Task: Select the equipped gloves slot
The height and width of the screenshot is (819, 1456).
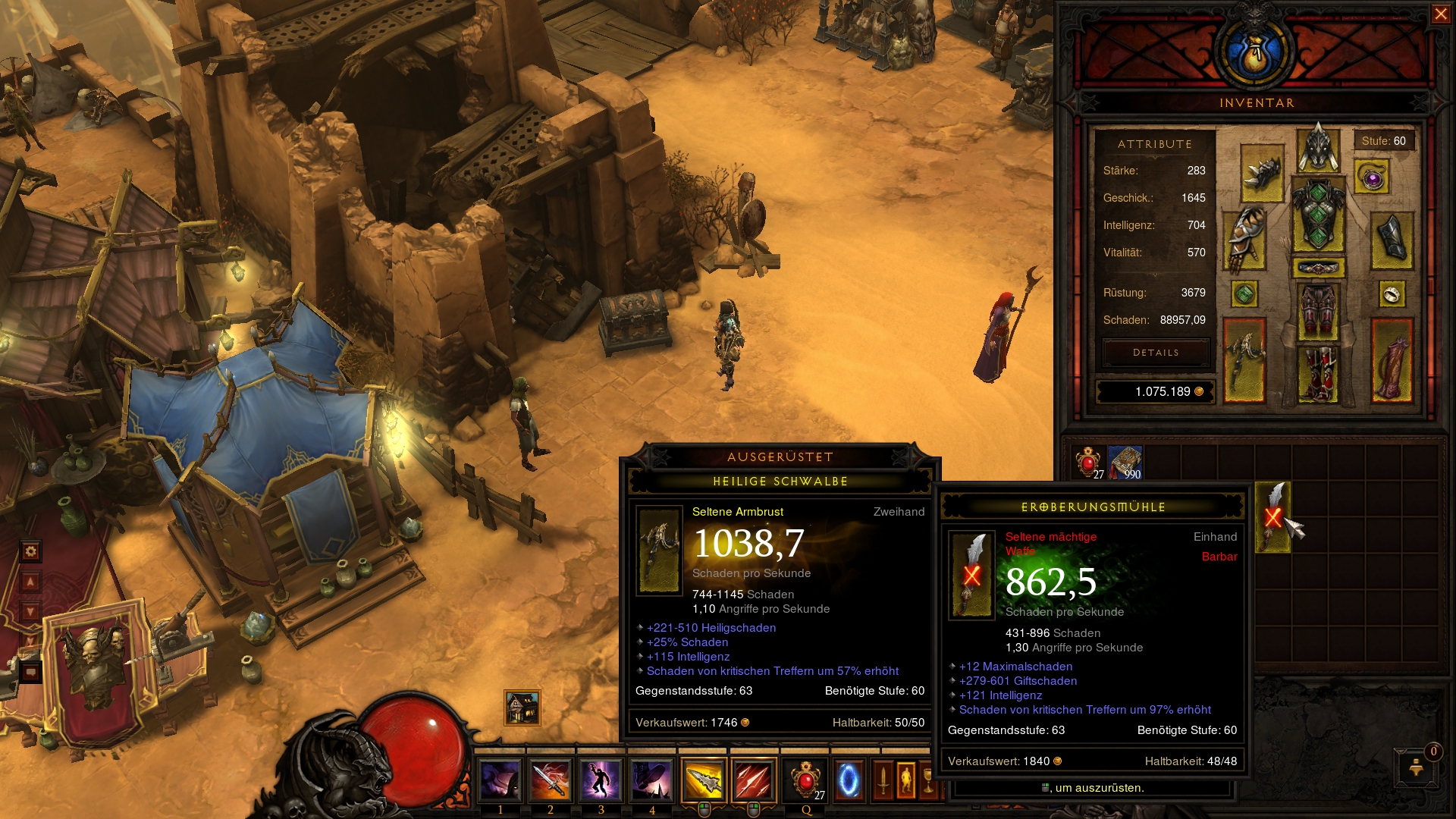Action: 1244,239
